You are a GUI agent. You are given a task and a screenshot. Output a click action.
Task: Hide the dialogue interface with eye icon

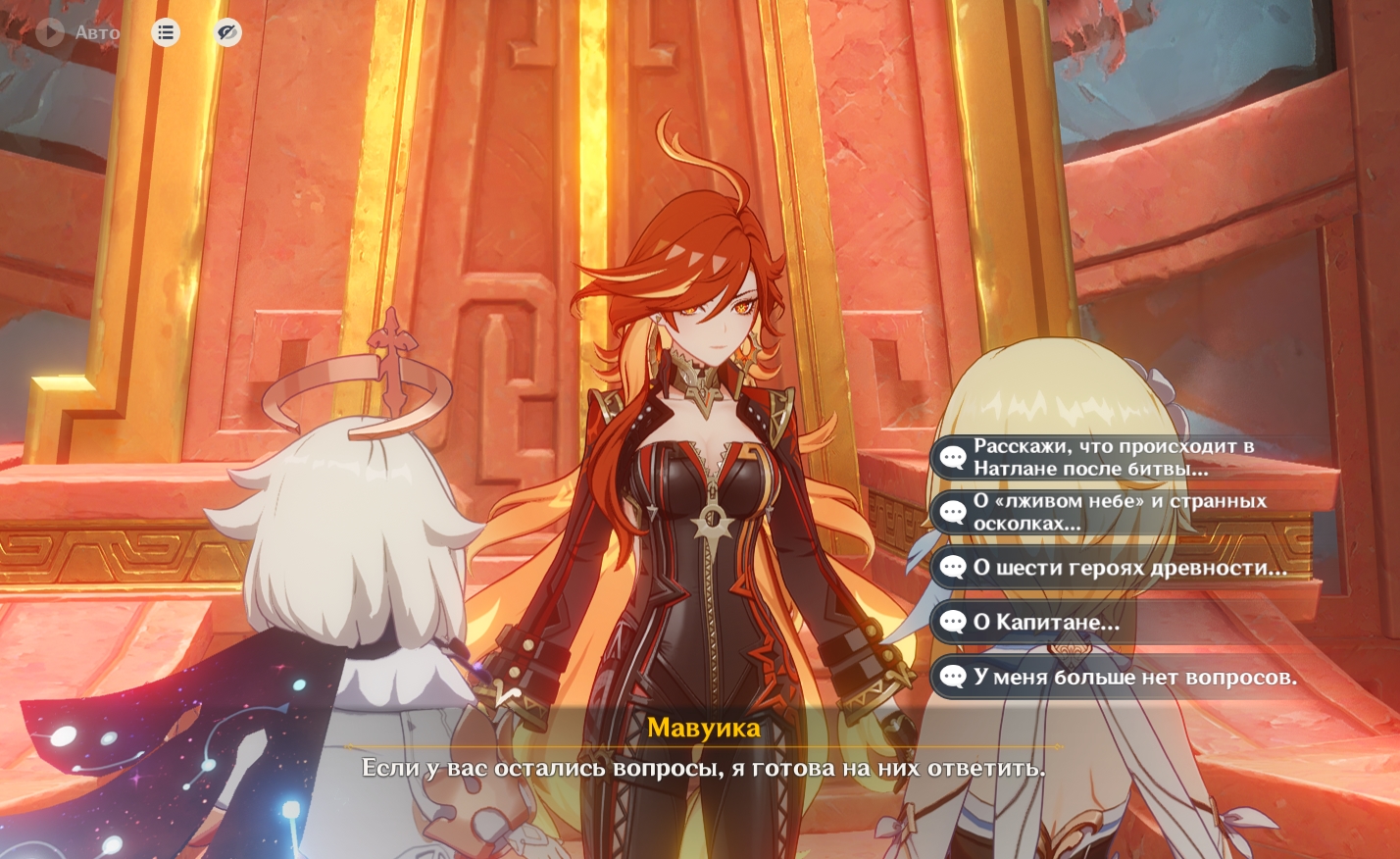tap(227, 32)
